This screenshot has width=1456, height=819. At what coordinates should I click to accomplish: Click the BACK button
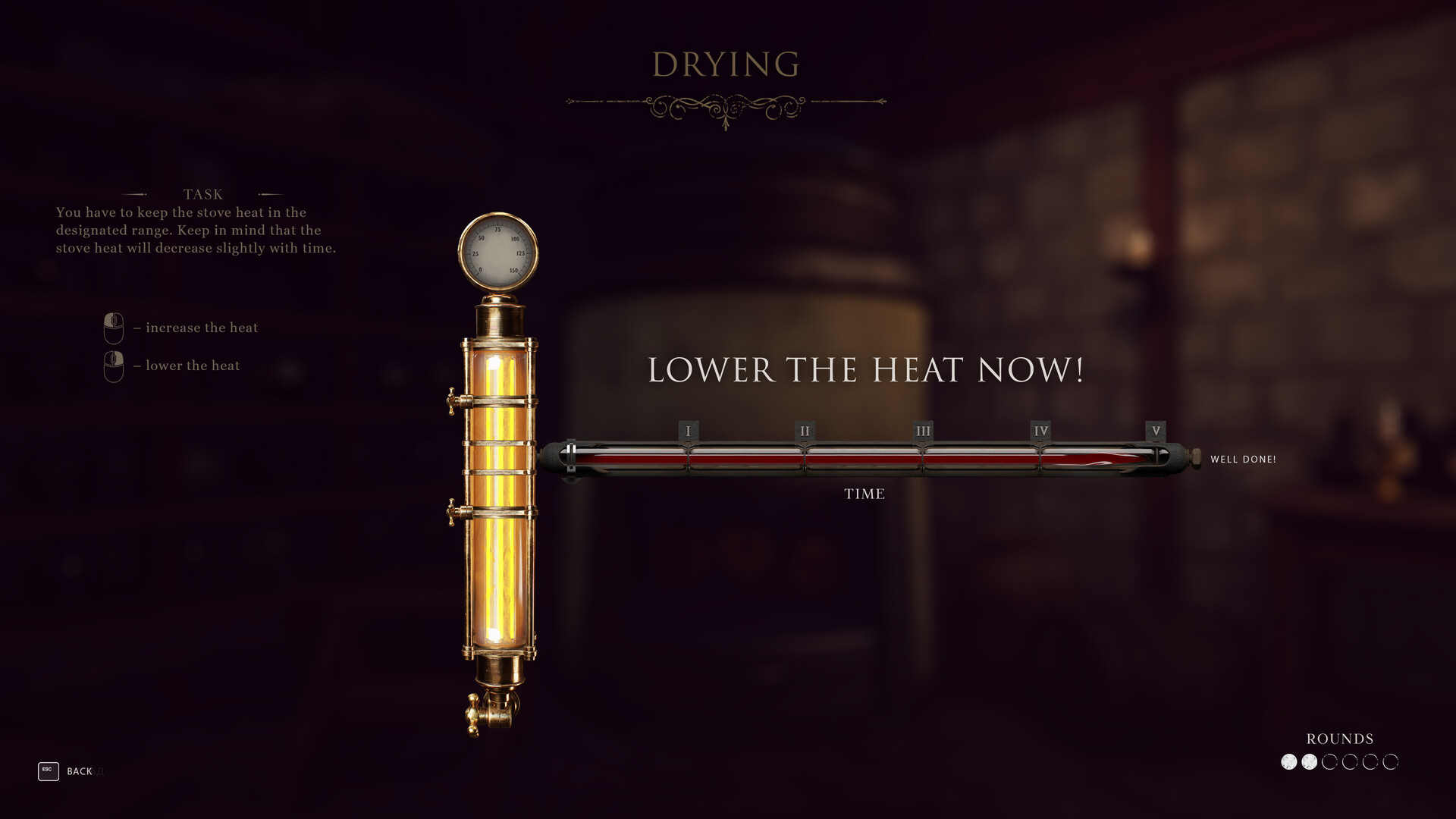pyautogui.click(x=80, y=771)
